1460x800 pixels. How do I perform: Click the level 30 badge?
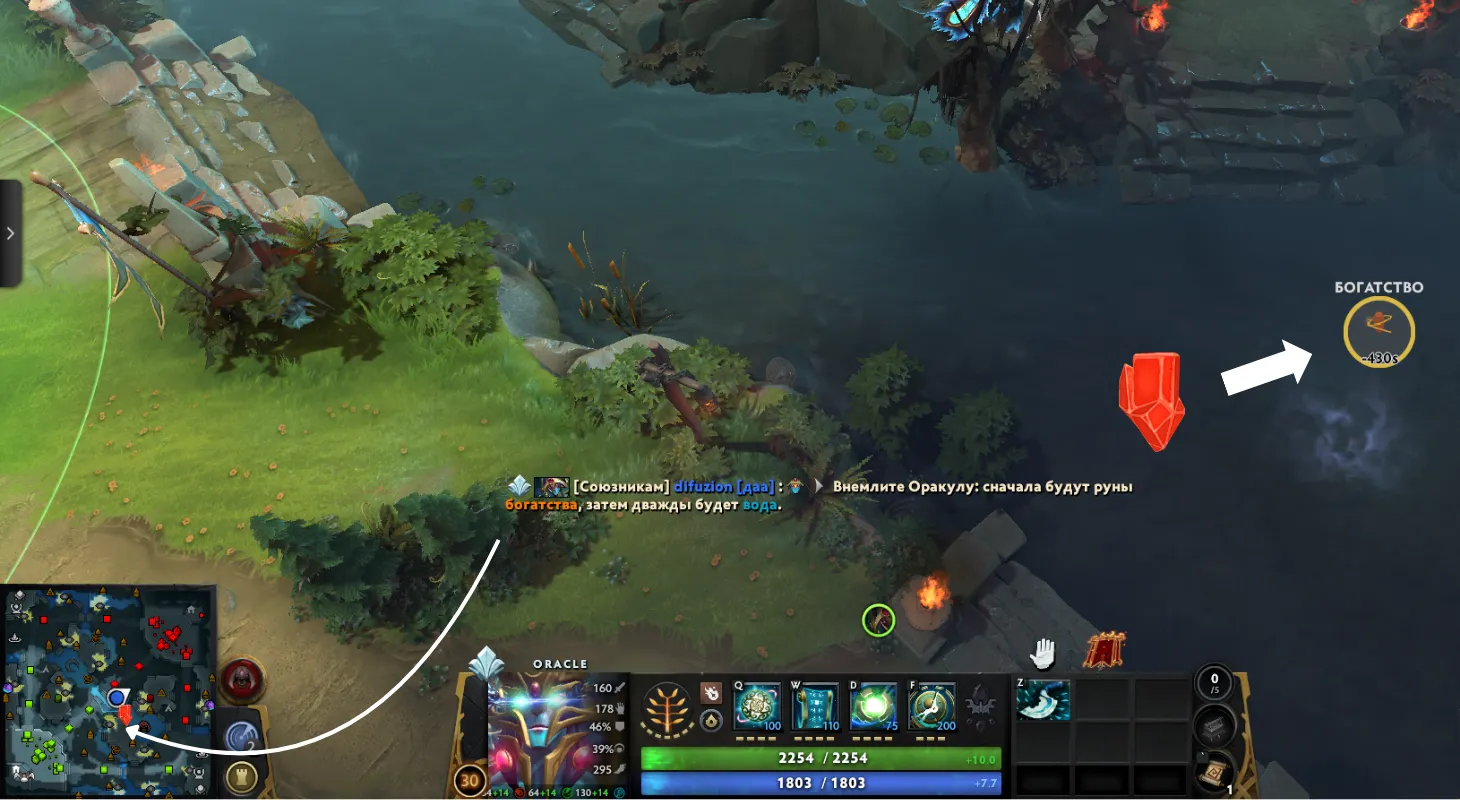[x=469, y=780]
